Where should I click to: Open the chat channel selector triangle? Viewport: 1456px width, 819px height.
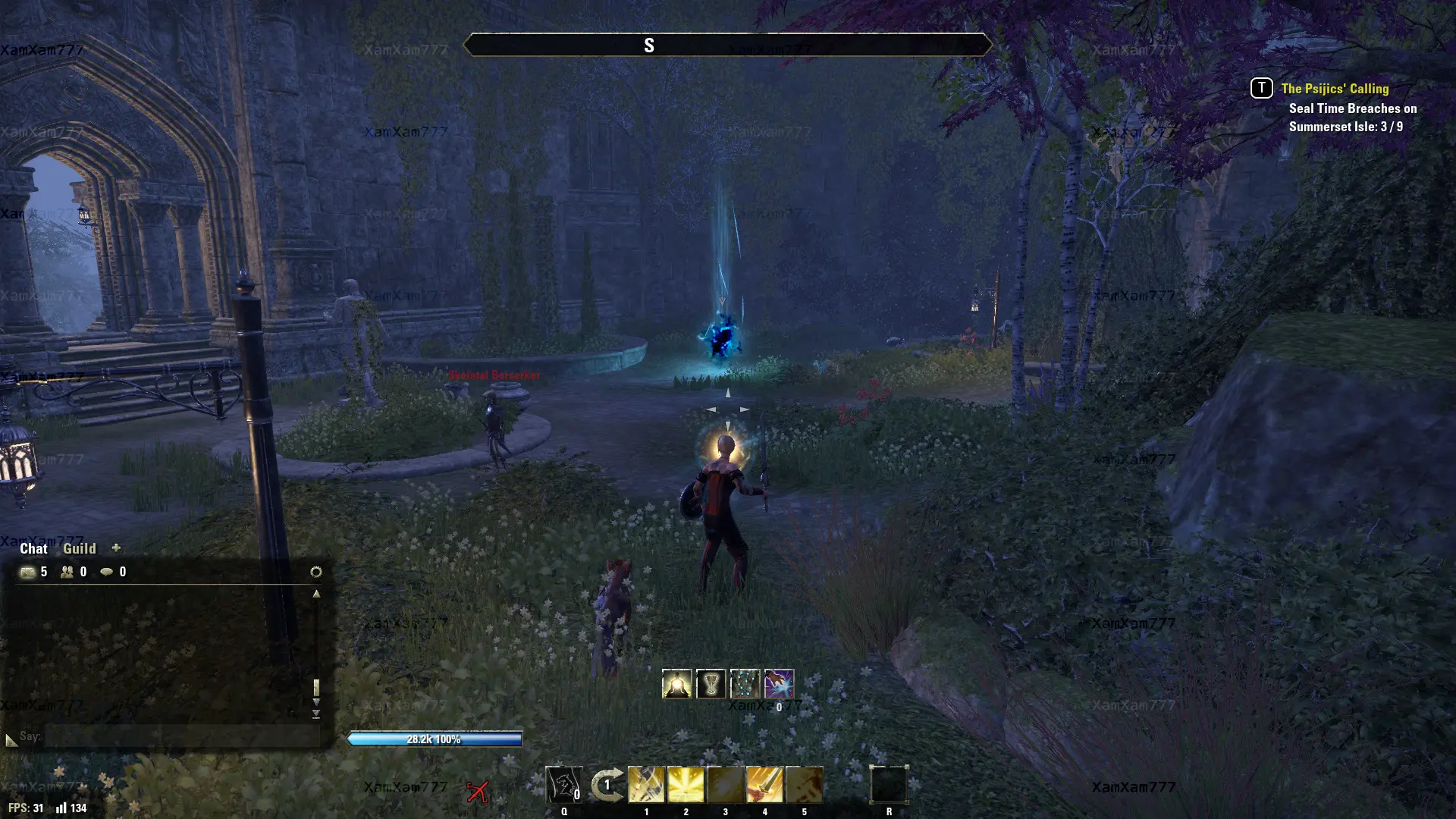[11, 739]
